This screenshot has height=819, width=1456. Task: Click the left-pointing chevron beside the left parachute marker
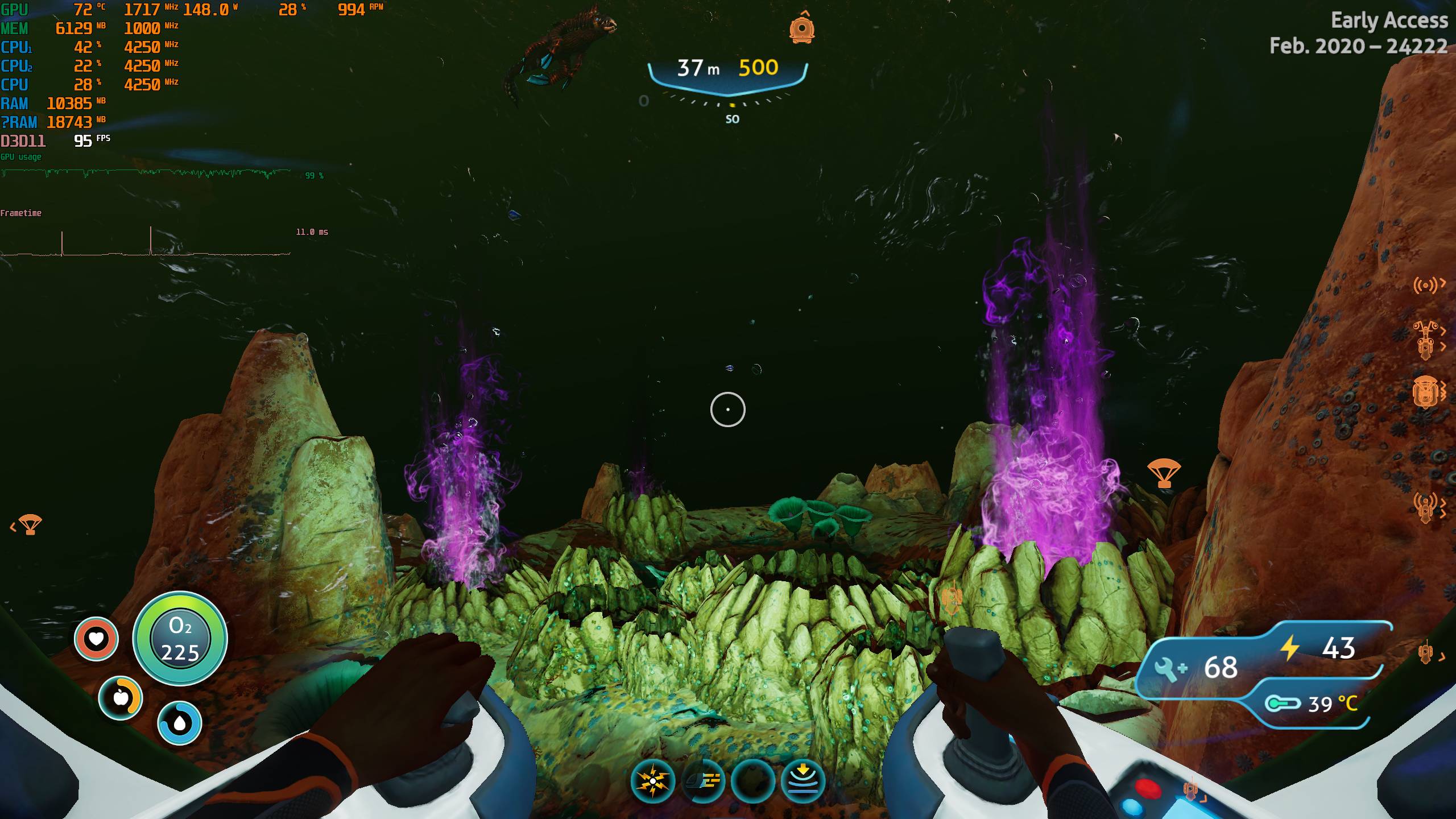(x=13, y=527)
